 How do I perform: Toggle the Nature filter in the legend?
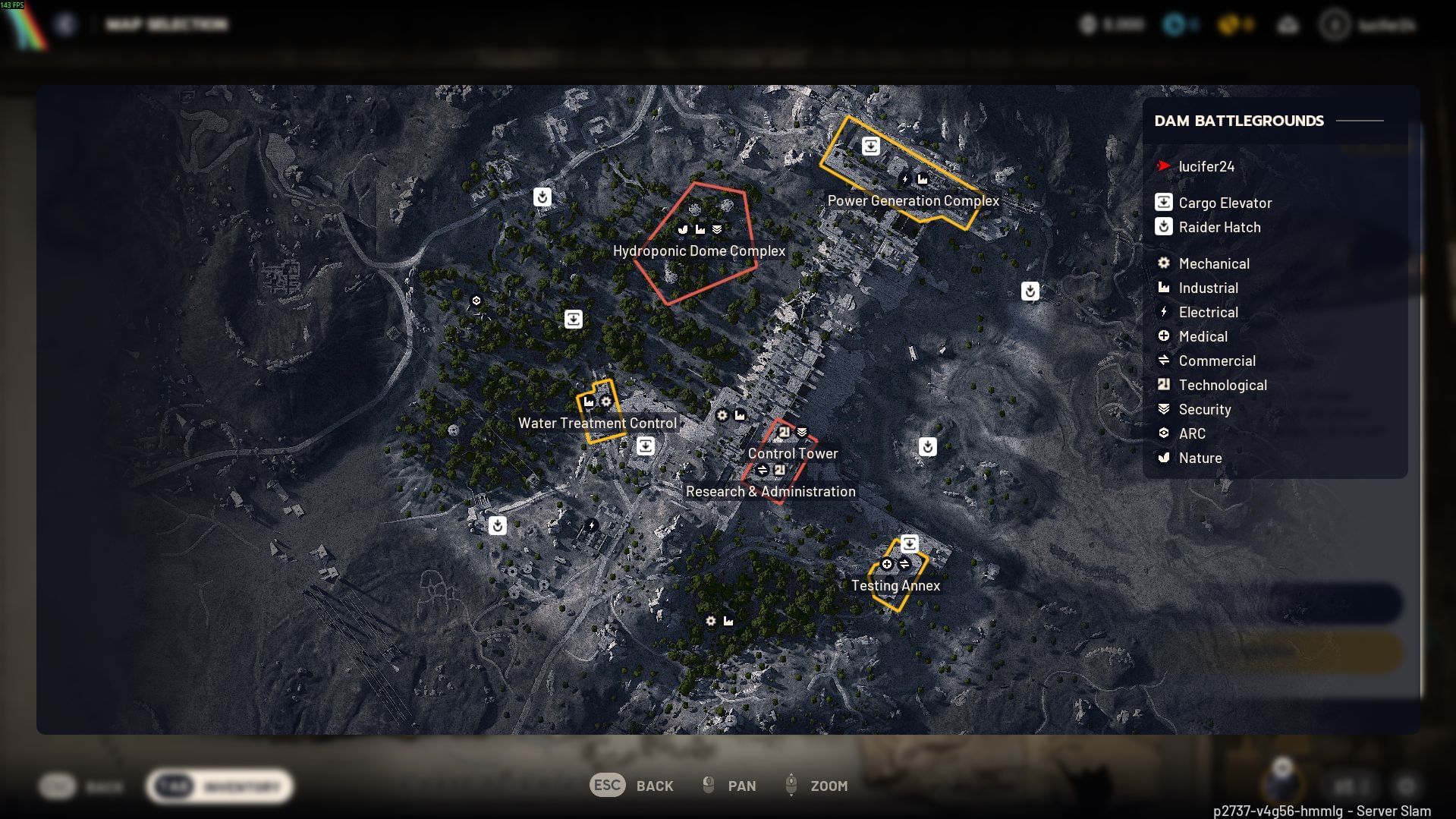tap(1165, 458)
